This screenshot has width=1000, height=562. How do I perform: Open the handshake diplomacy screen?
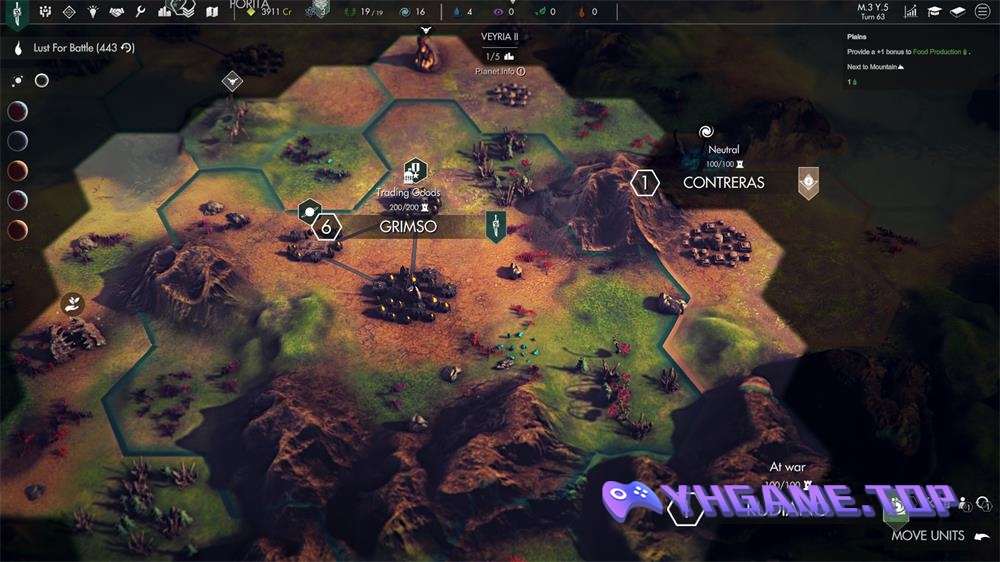116,12
